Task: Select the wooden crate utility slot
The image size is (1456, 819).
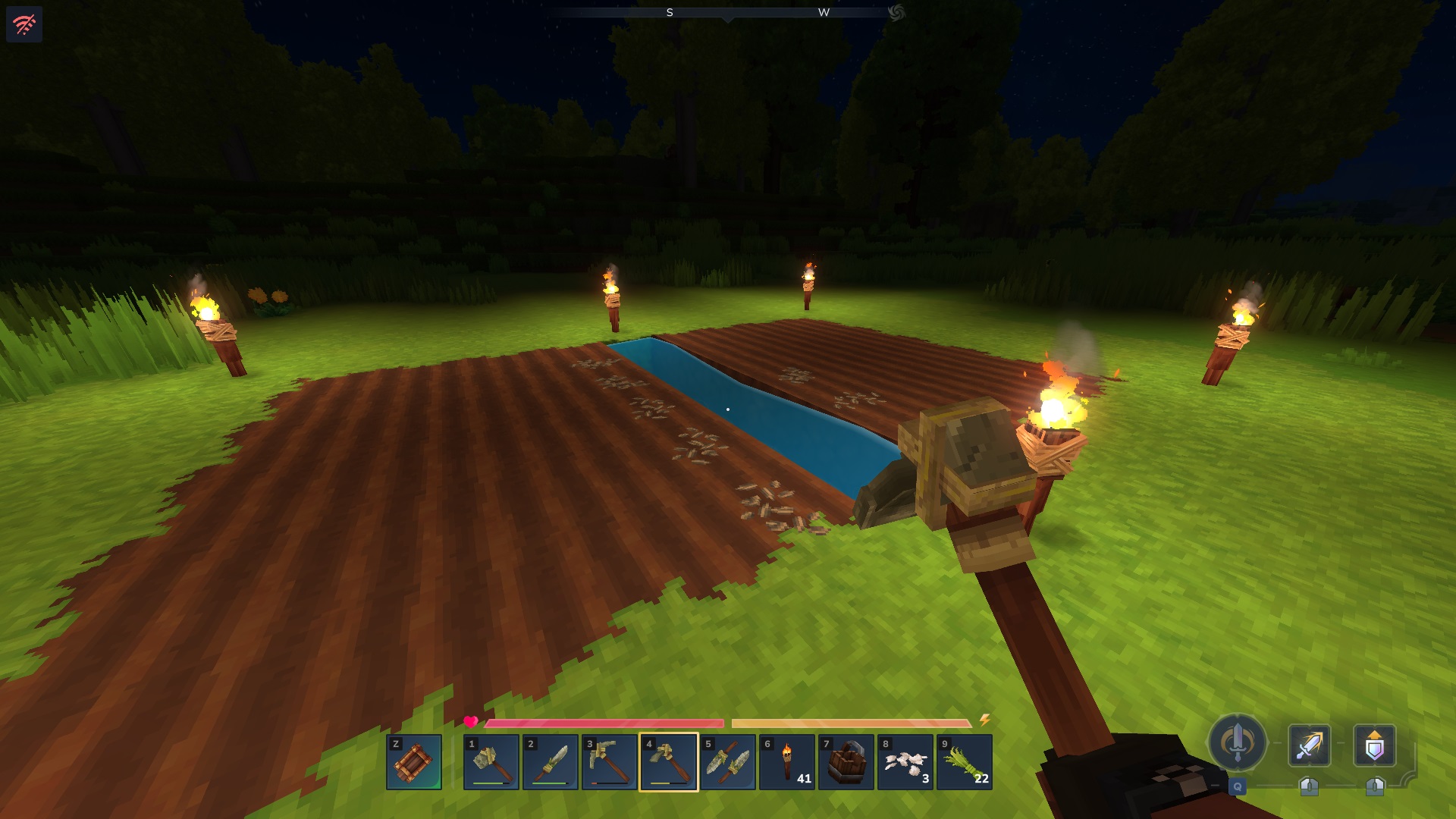Action: click(x=414, y=761)
